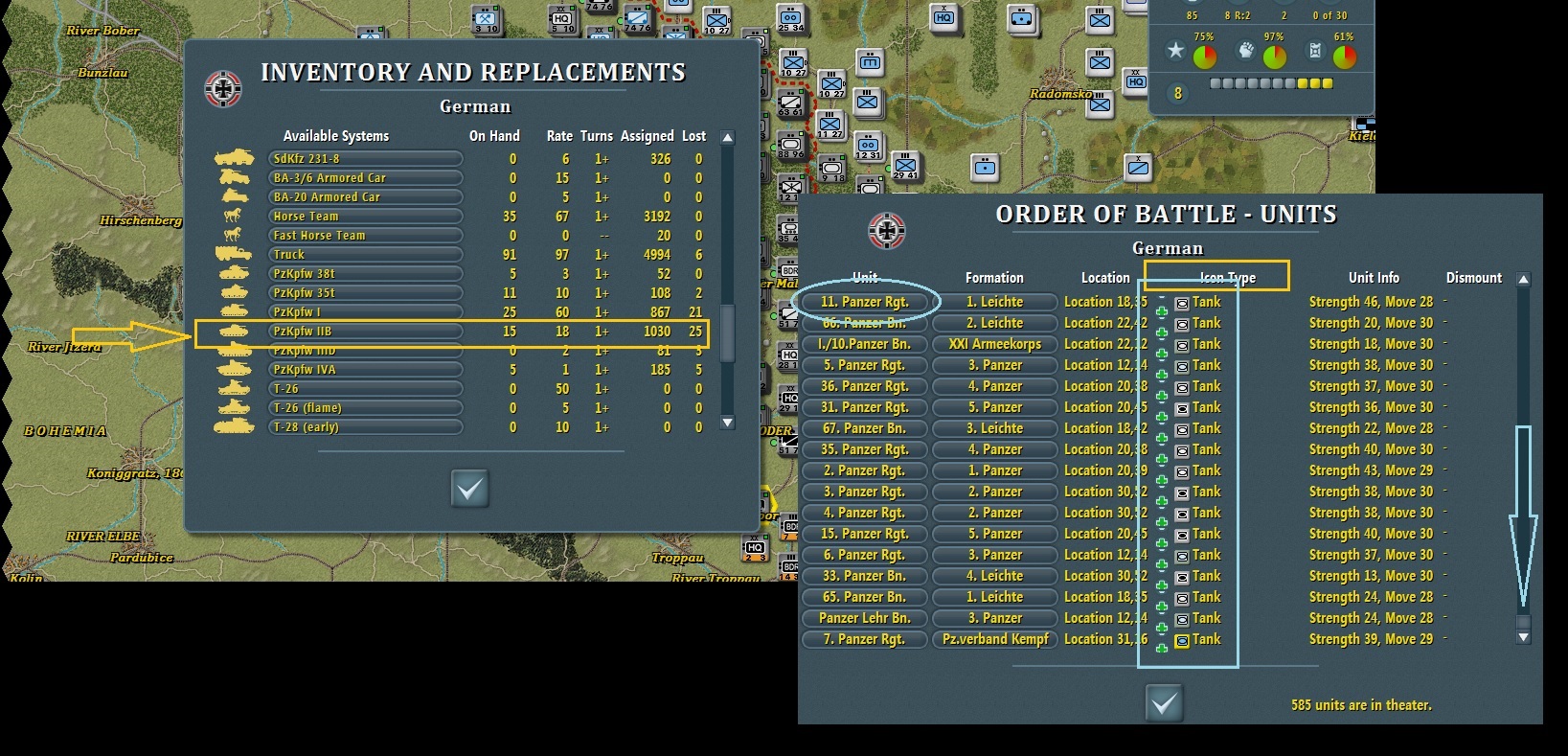
Task: Click the up scroll arrow on Order of Battle list
Action: click(x=1522, y=280)
